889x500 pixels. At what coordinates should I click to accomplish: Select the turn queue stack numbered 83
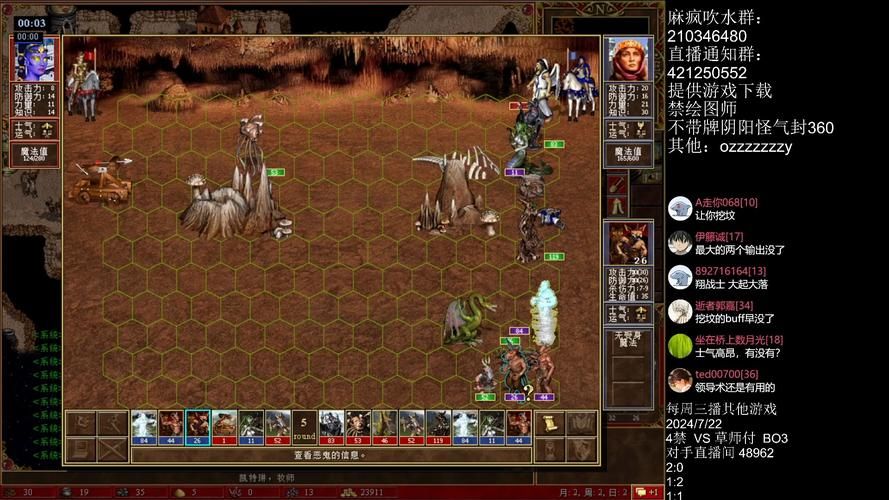click(330, 427)
